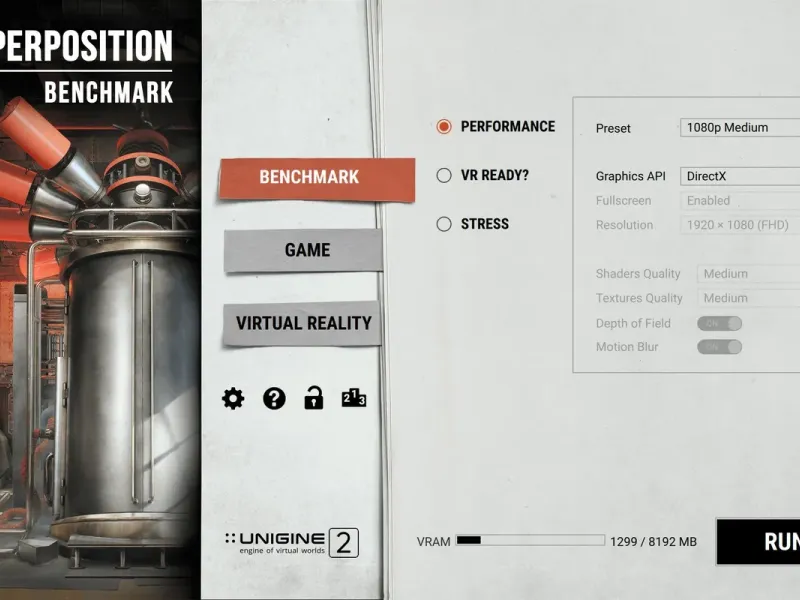800x600 pixels.
Task: Click the padlock unlock icon
Action: 314,399
